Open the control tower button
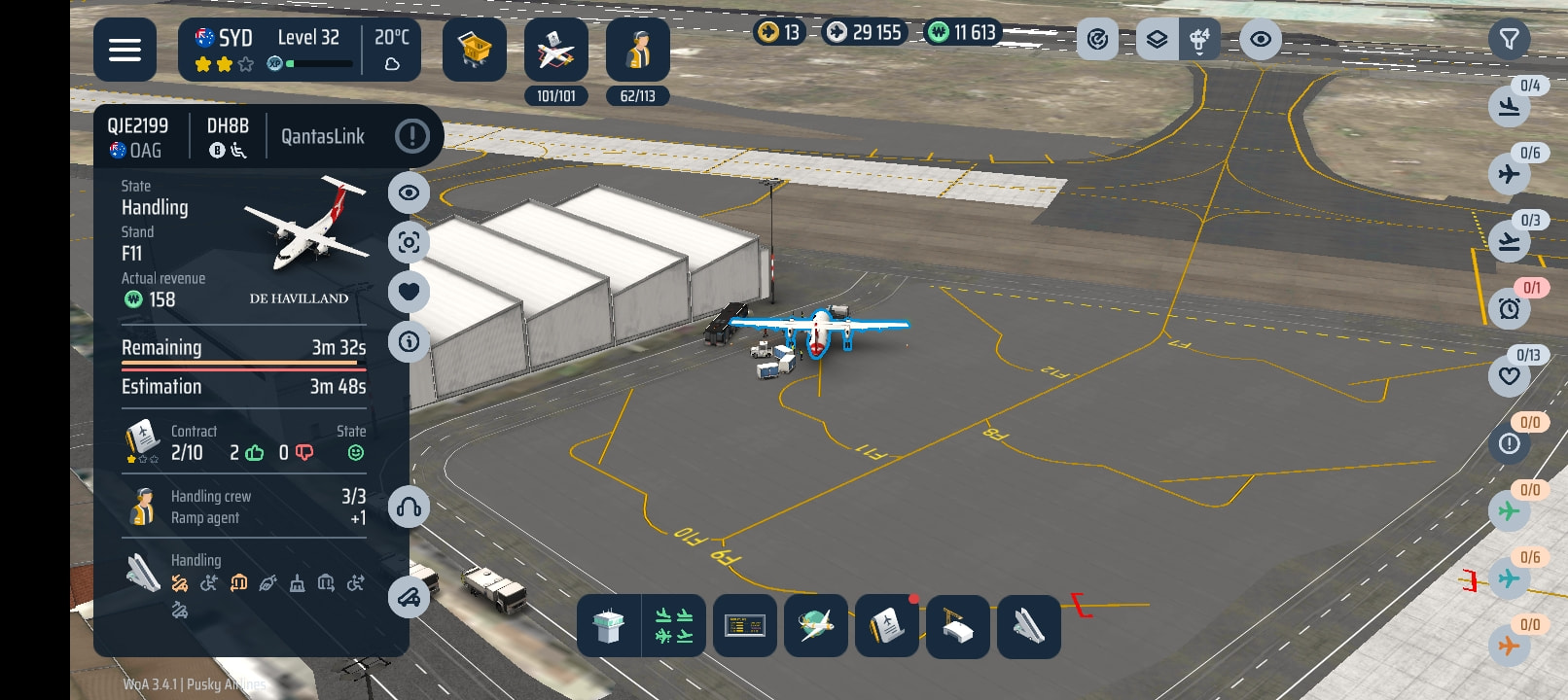The width and height of the screenshot is (1568, 700). (609, 627)
